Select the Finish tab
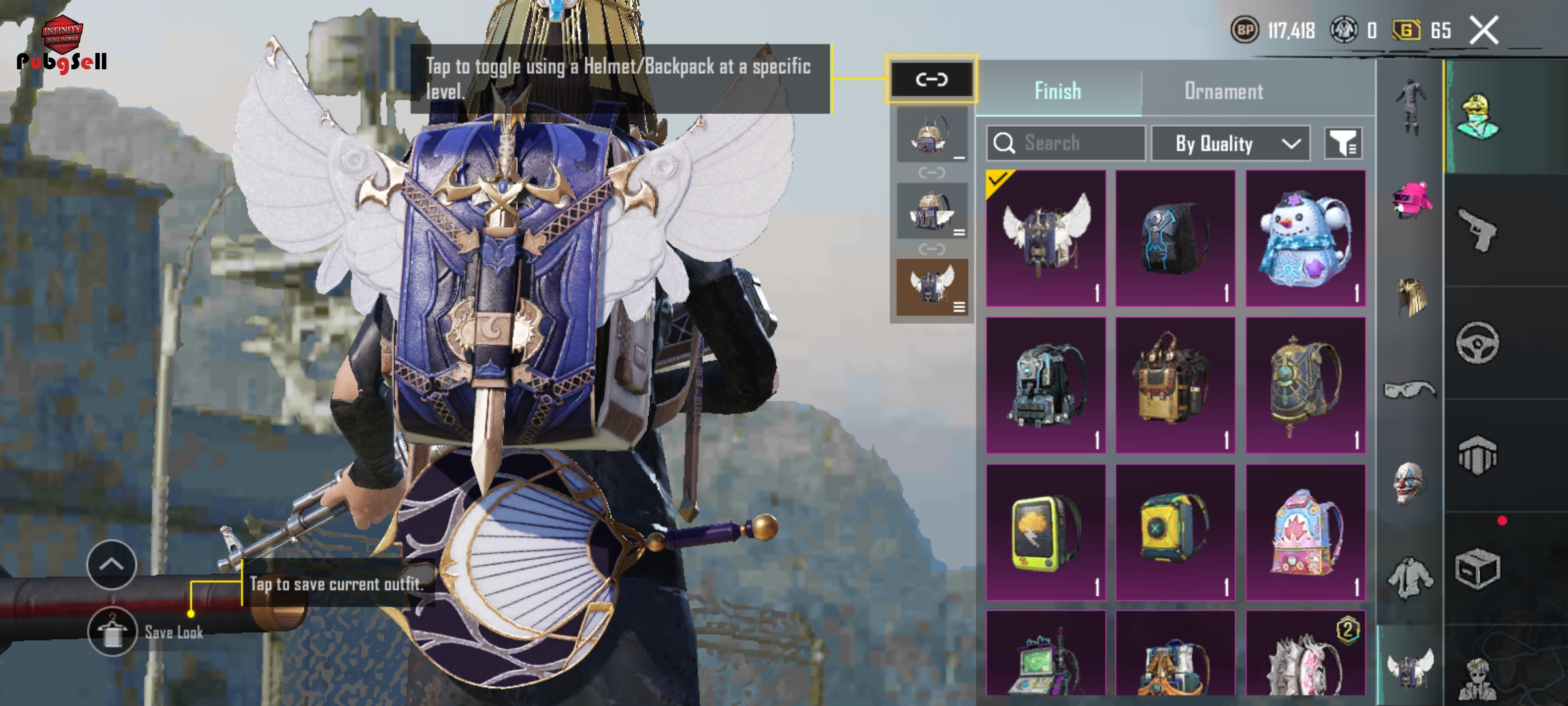The height and width of the screenshot is (706, 1568). pyautogui.click(x=1058, y=92)
